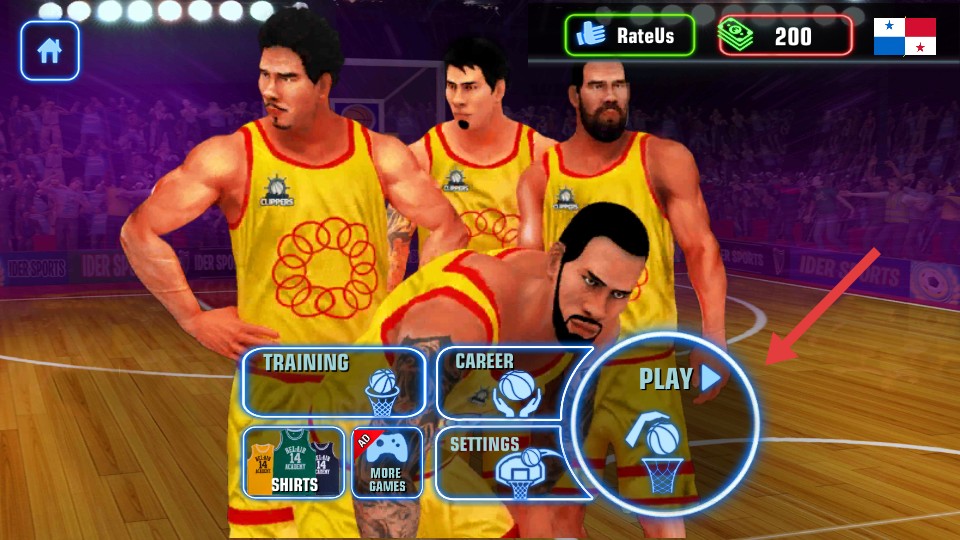Open the More Games ad tile
Screen dimensions: 960x540
tap(387, 463)
